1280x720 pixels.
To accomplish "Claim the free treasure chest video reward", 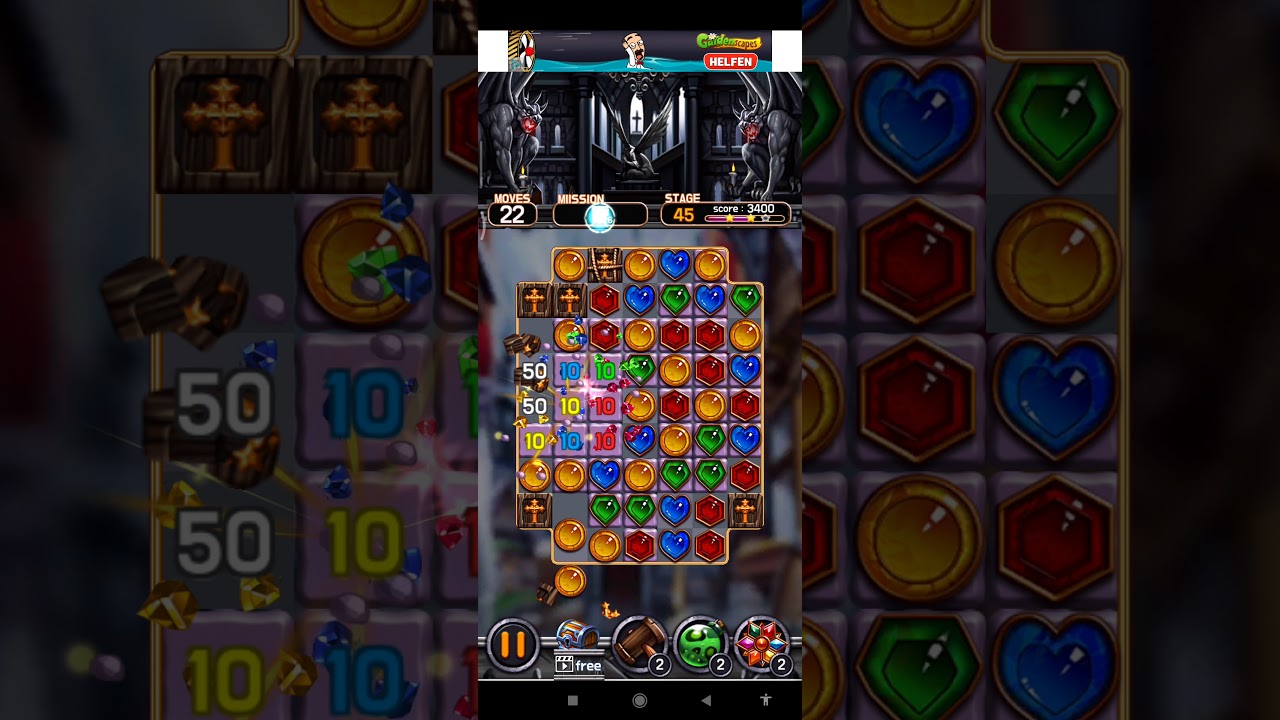I will (578, 648).
